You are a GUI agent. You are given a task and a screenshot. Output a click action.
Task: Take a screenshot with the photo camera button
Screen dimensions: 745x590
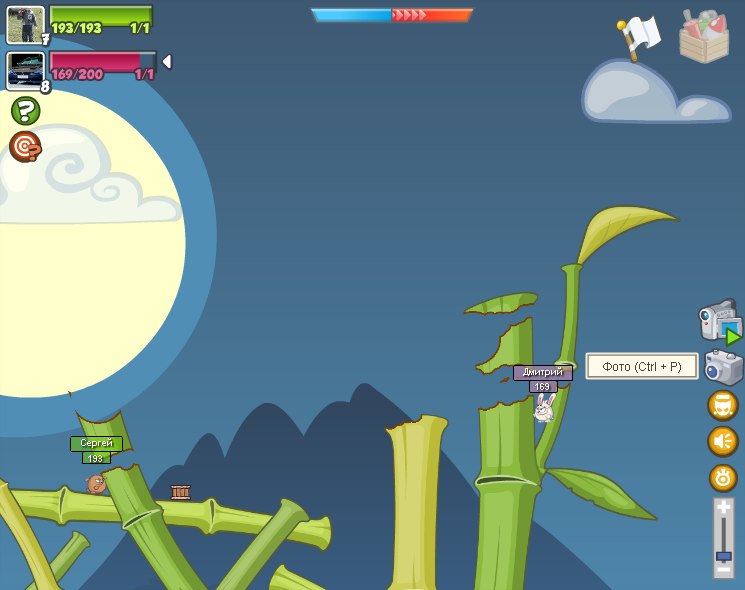(723, 367)
